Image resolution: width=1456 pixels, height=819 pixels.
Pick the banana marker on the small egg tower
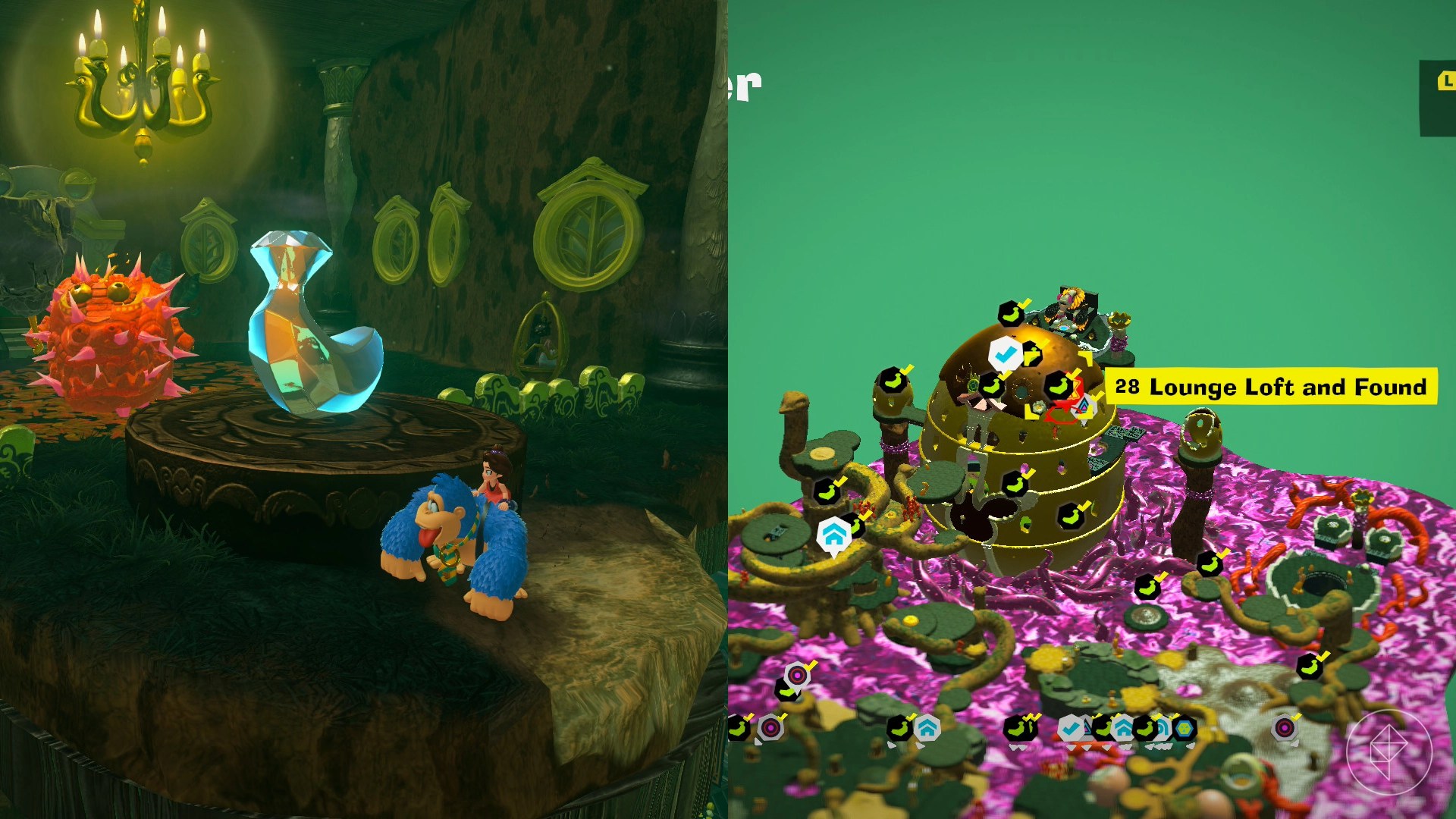[x=893, y=380]
